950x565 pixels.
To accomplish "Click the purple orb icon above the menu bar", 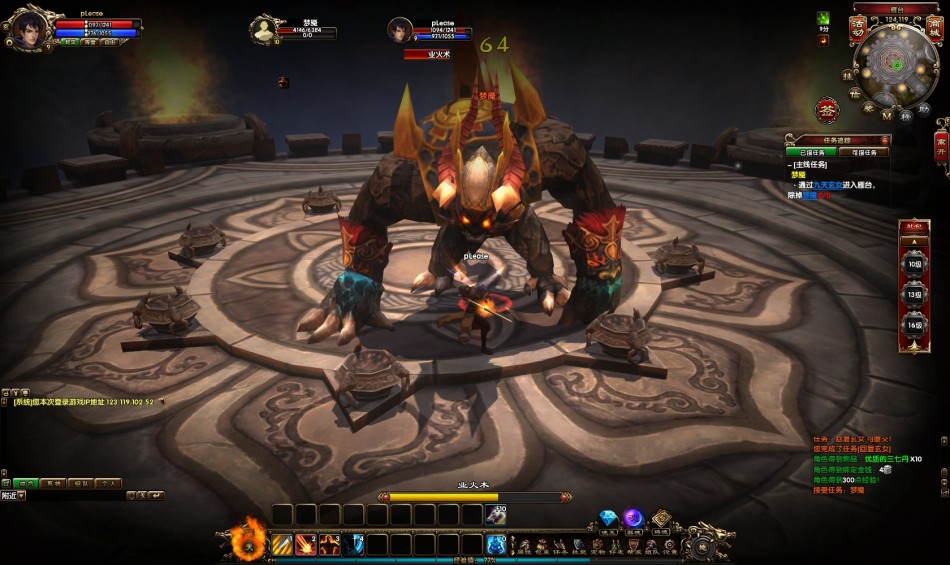I will [x=633, y=517].
